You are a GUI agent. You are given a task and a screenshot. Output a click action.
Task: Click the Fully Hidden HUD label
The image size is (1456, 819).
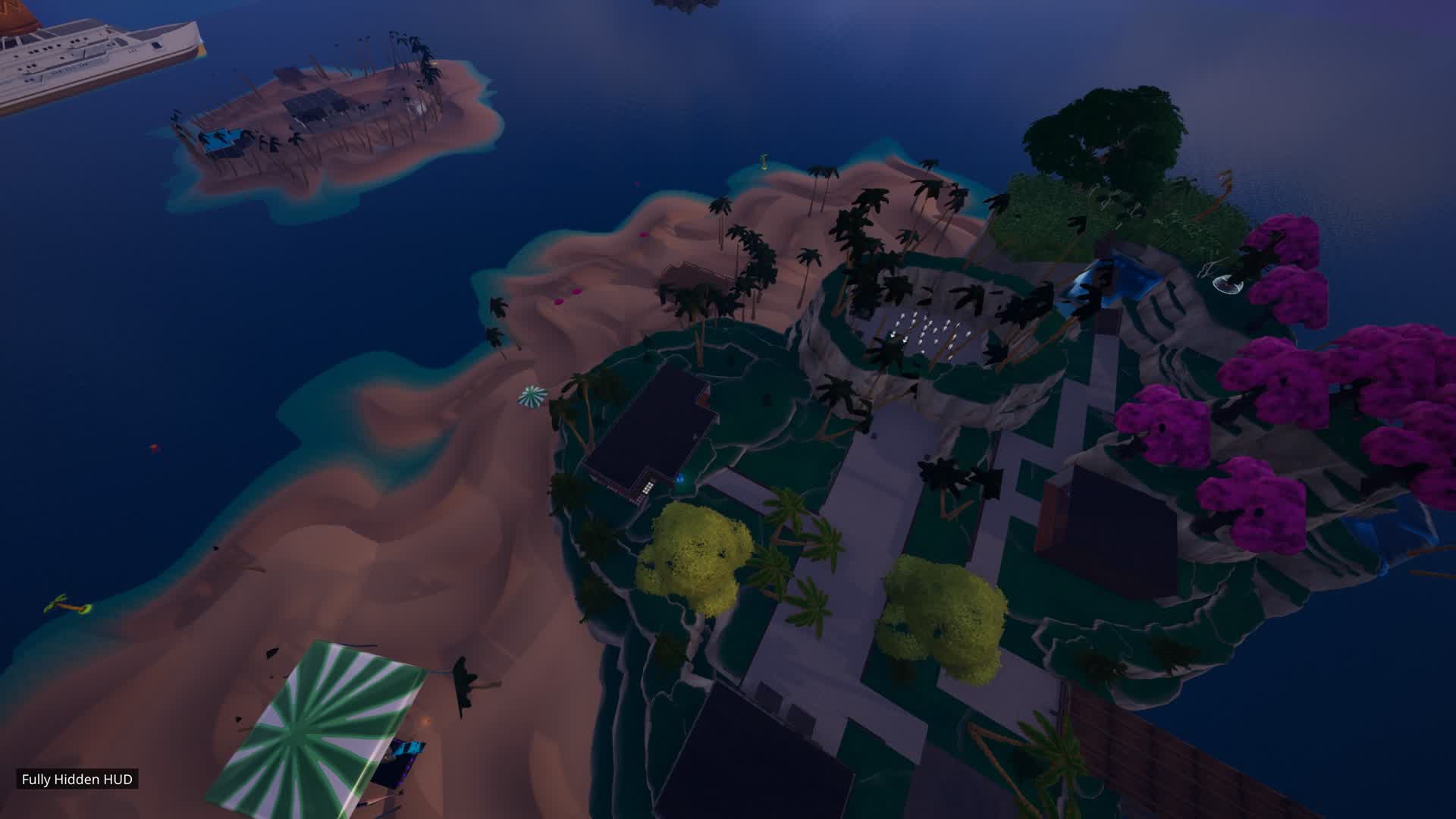click(77, 779)
